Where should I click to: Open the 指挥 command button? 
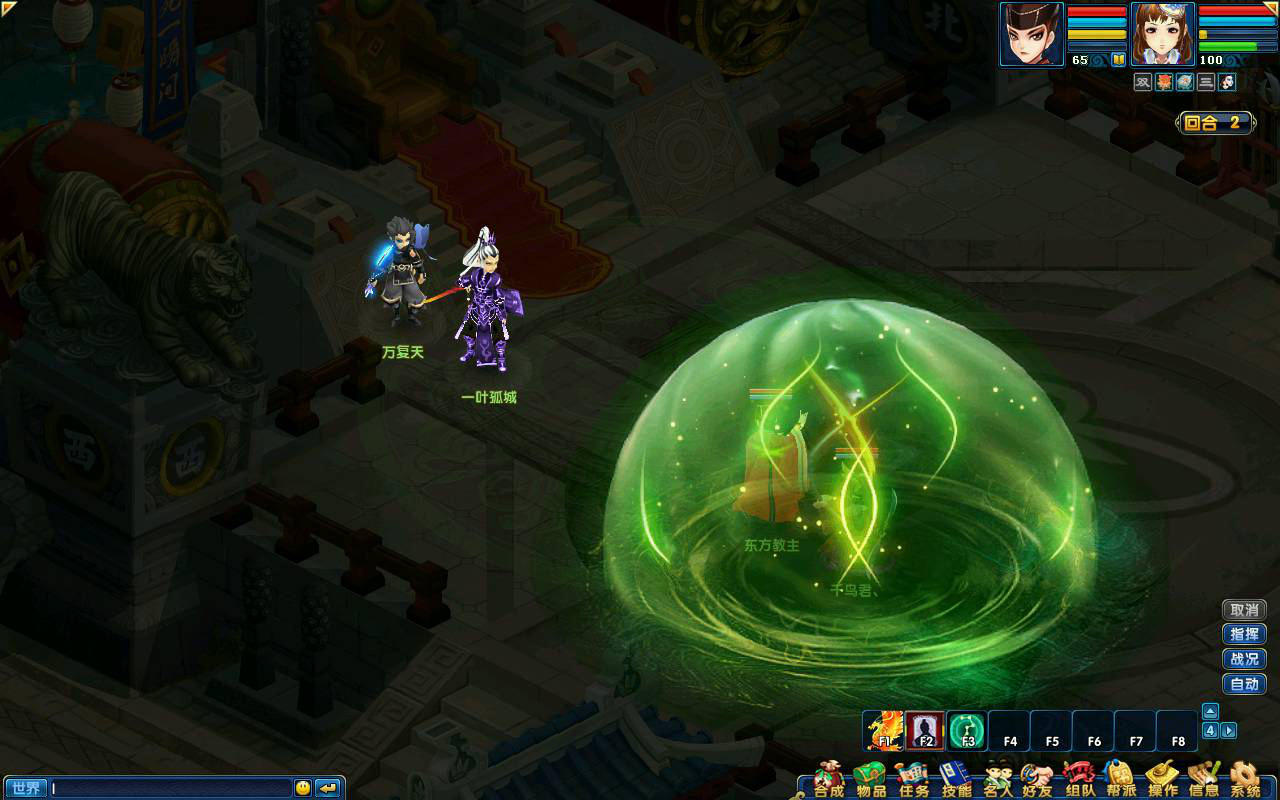1244,635
